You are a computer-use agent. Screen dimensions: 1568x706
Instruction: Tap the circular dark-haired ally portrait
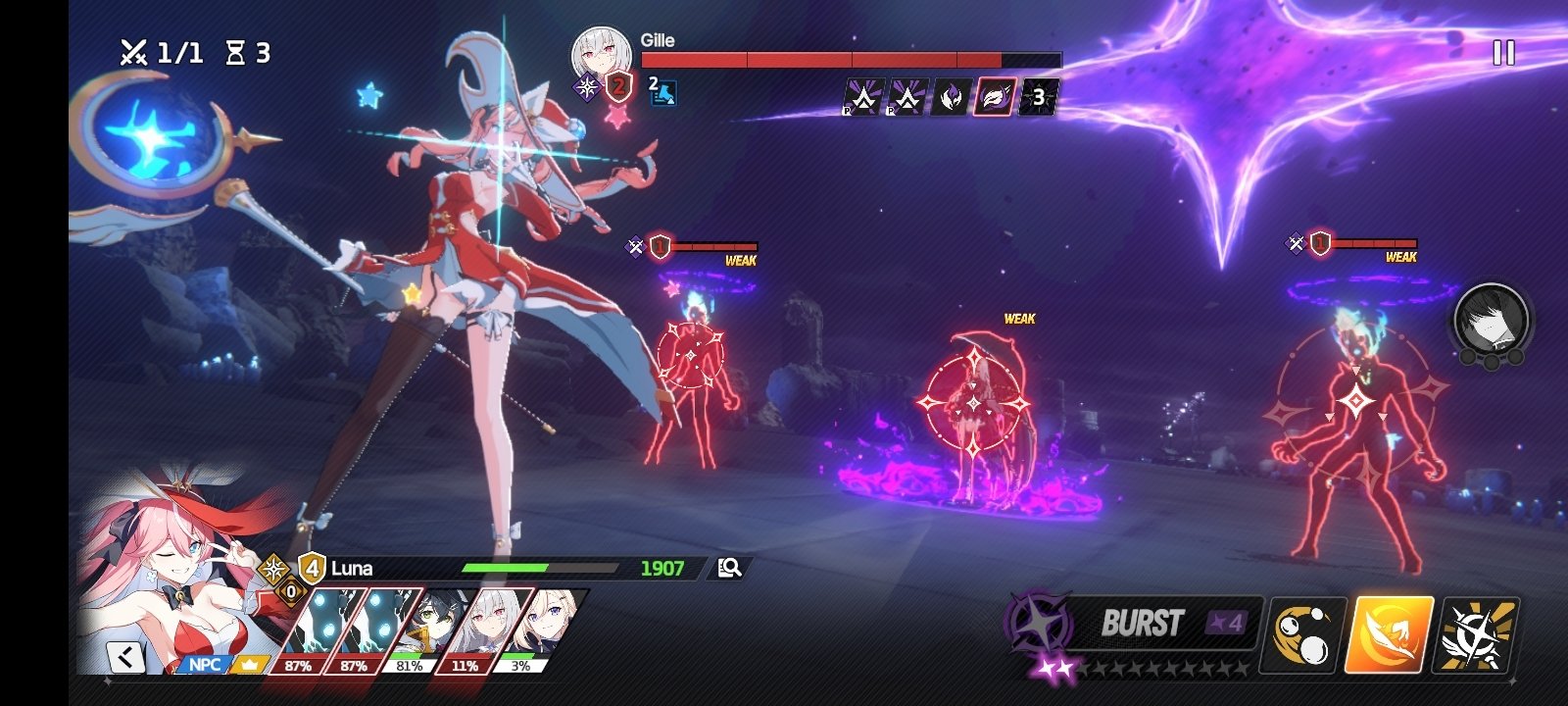[1492, 319]
